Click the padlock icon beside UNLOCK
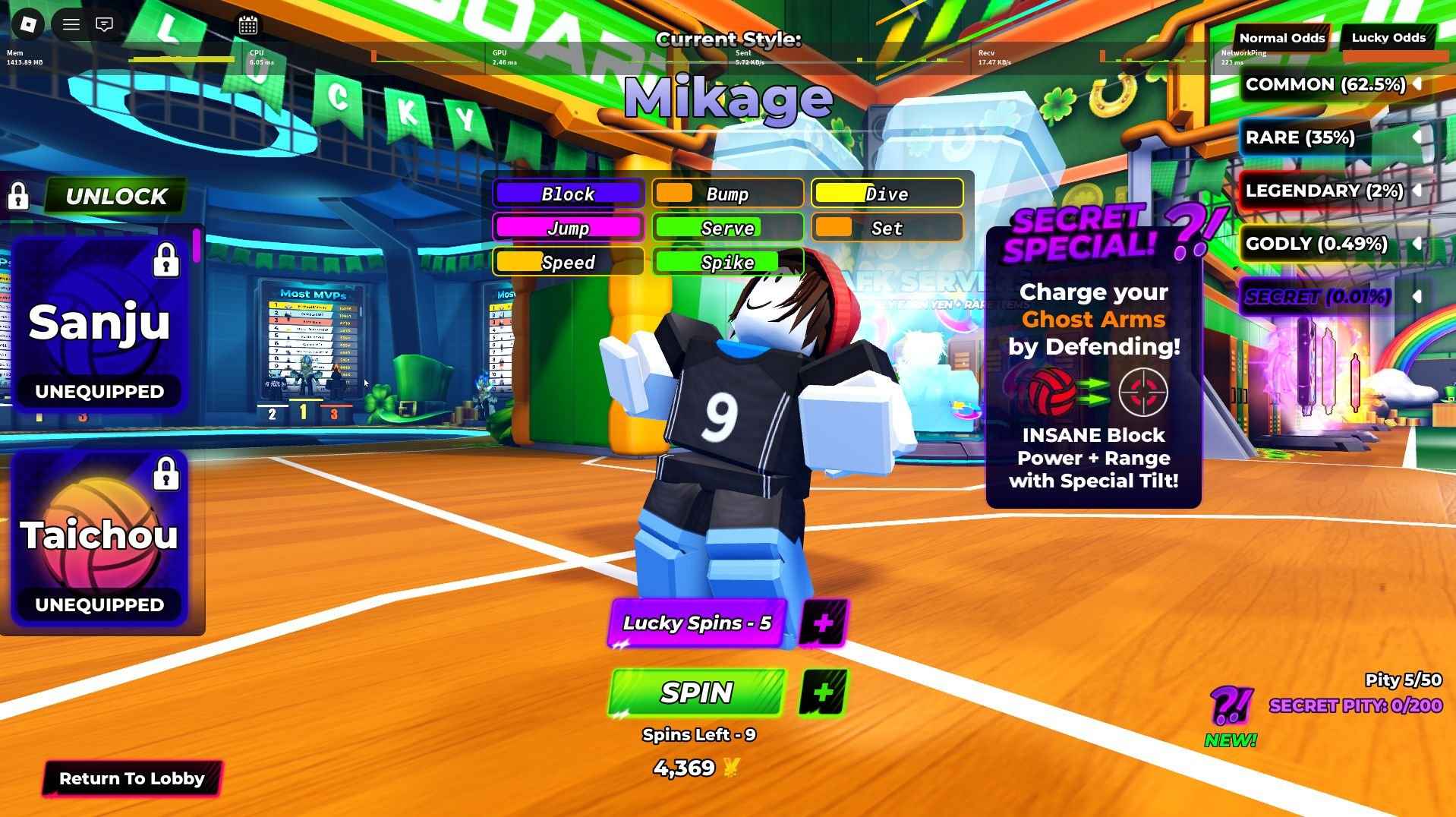This screenshot has width=1456, height=817. pos(19,196)
